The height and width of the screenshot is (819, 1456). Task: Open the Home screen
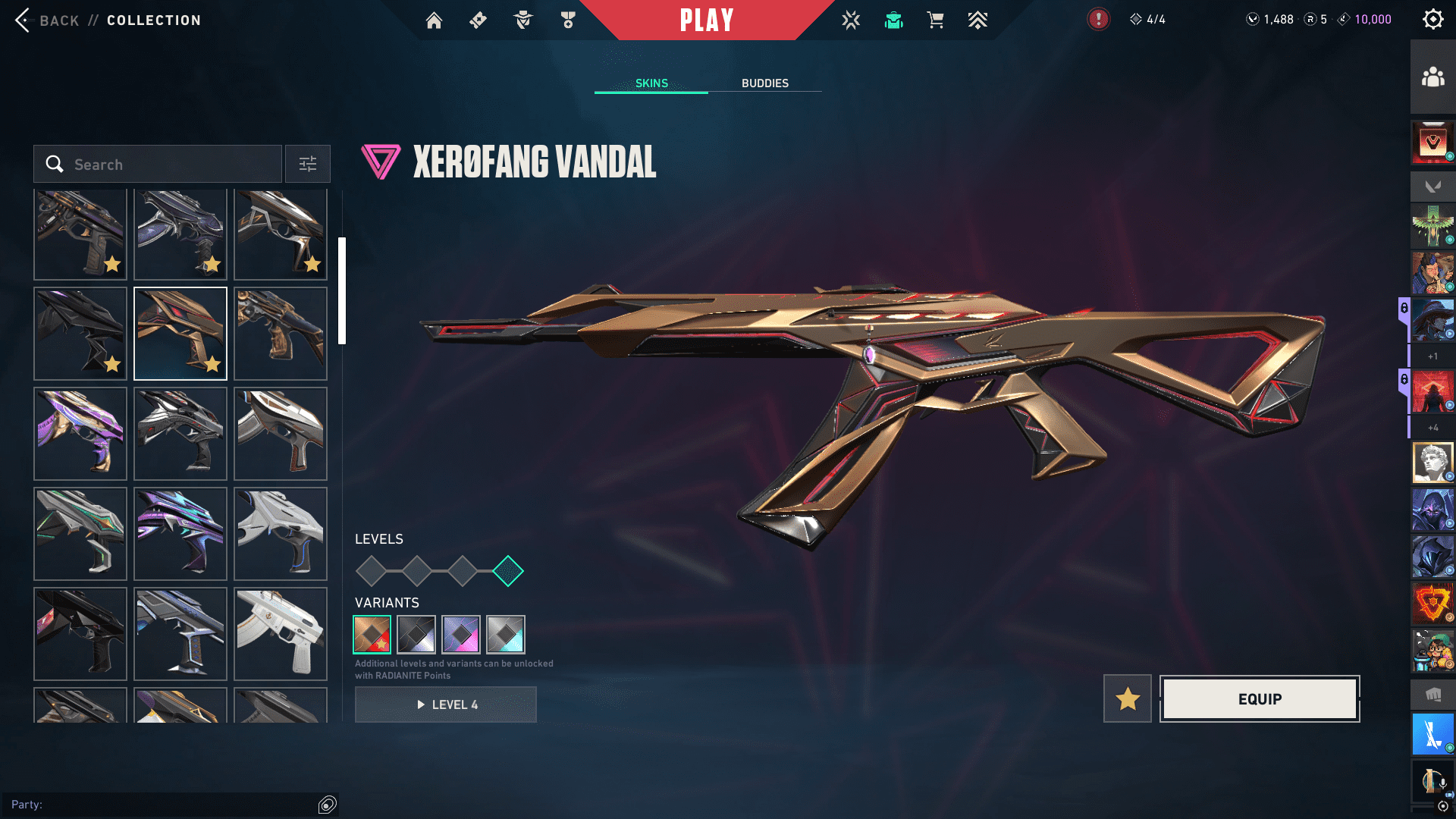[x=434, y=20]
